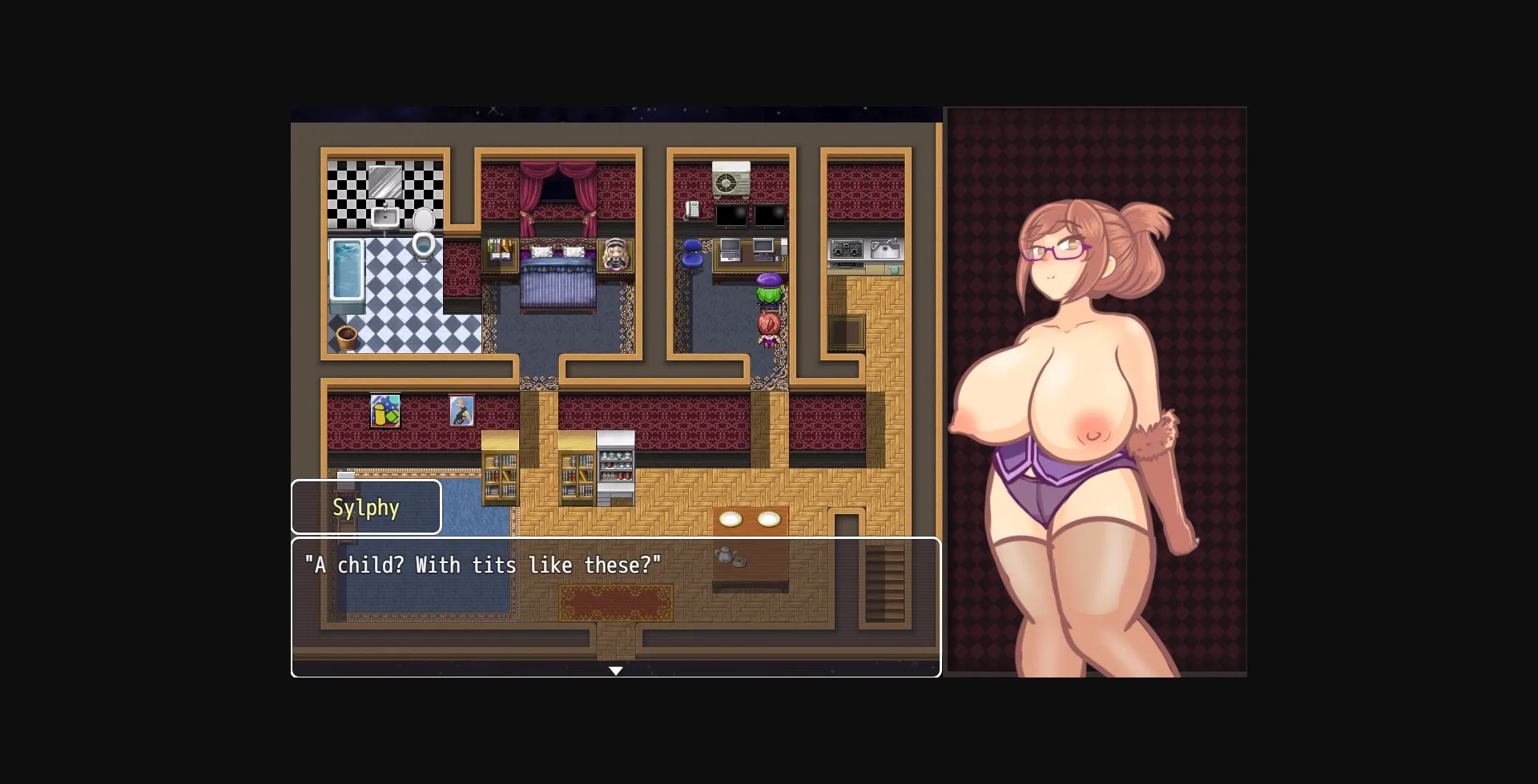The height and width of the screenshot is (784, 1538).
Task: Select the abstract painting on the wall
Action: (x=385, y=410)
